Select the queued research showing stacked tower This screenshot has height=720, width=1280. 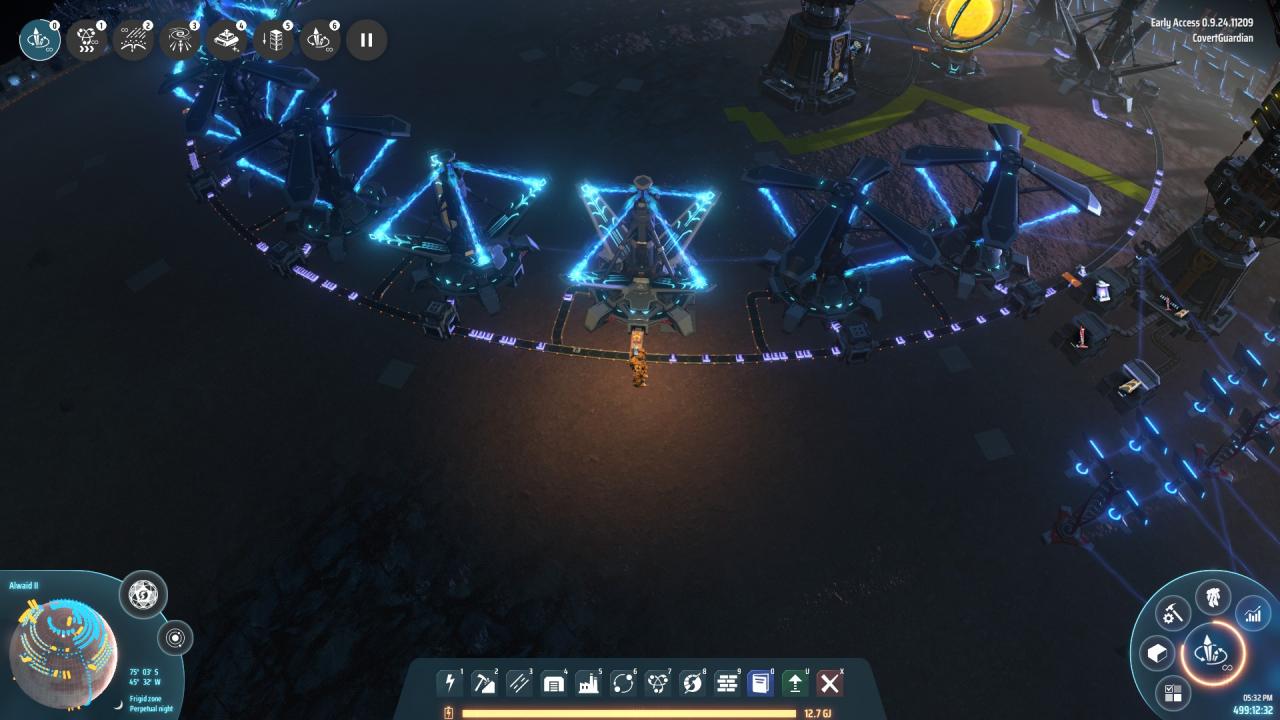click(x=273, y=40)
